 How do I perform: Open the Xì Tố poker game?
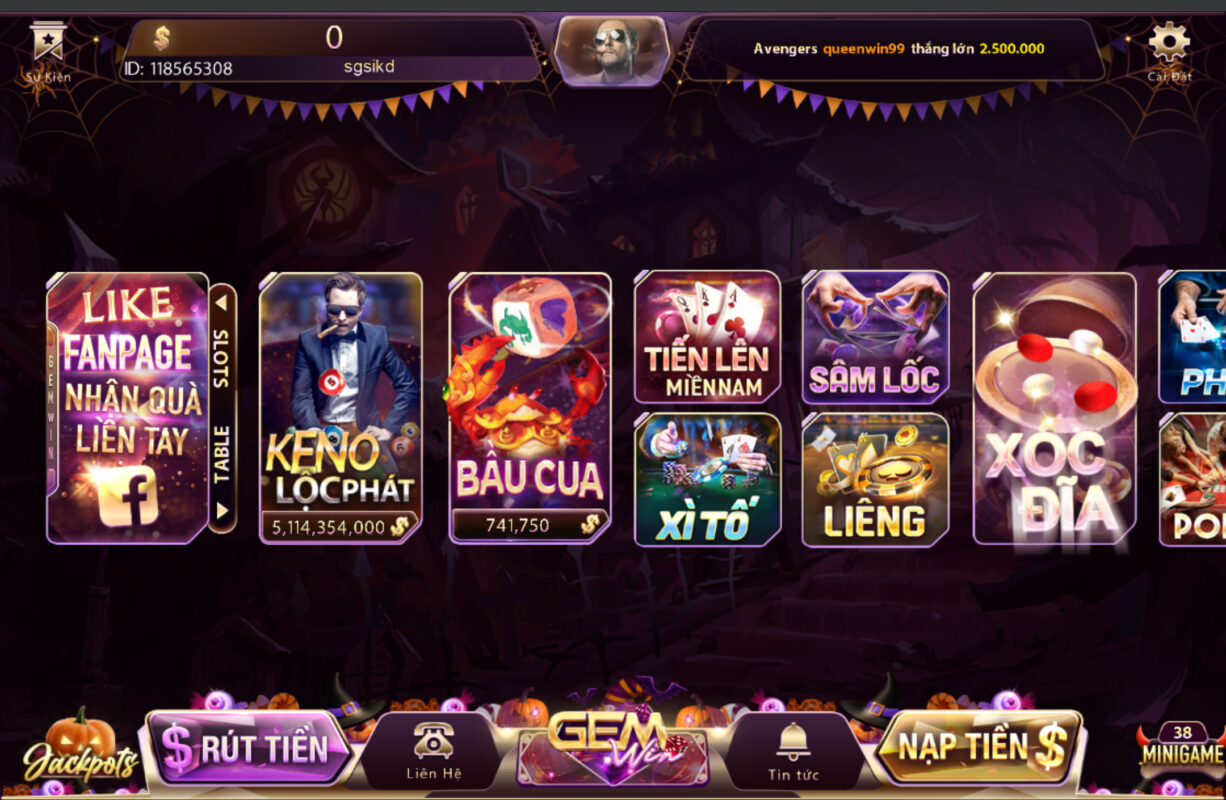pos(707,479)
